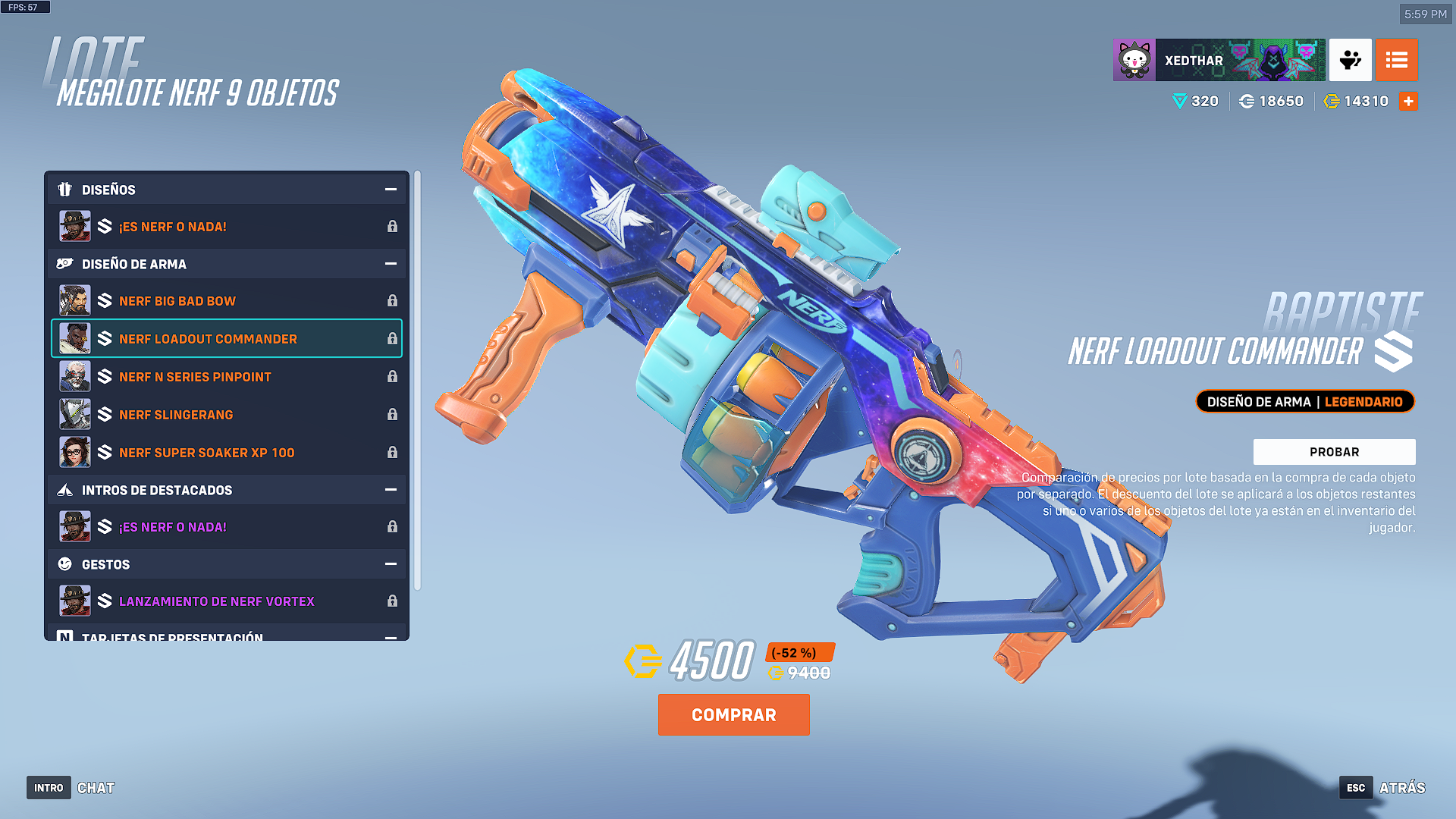The image size is (1456, 819).
Task: Collapse the DISEÑO DE ARMA section
Action: 391,264
